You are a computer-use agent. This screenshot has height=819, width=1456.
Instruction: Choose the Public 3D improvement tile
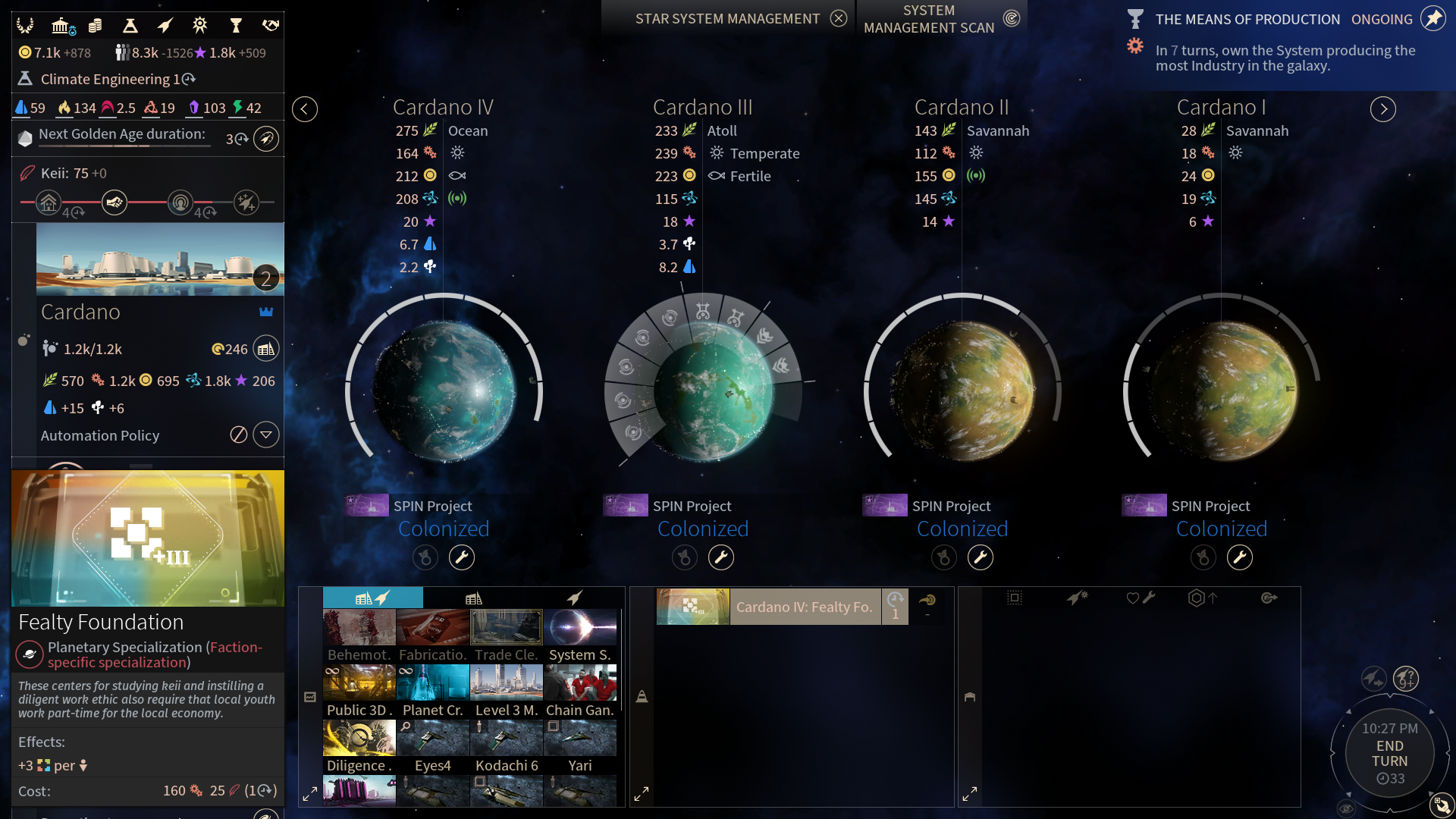tap(359, 691)
